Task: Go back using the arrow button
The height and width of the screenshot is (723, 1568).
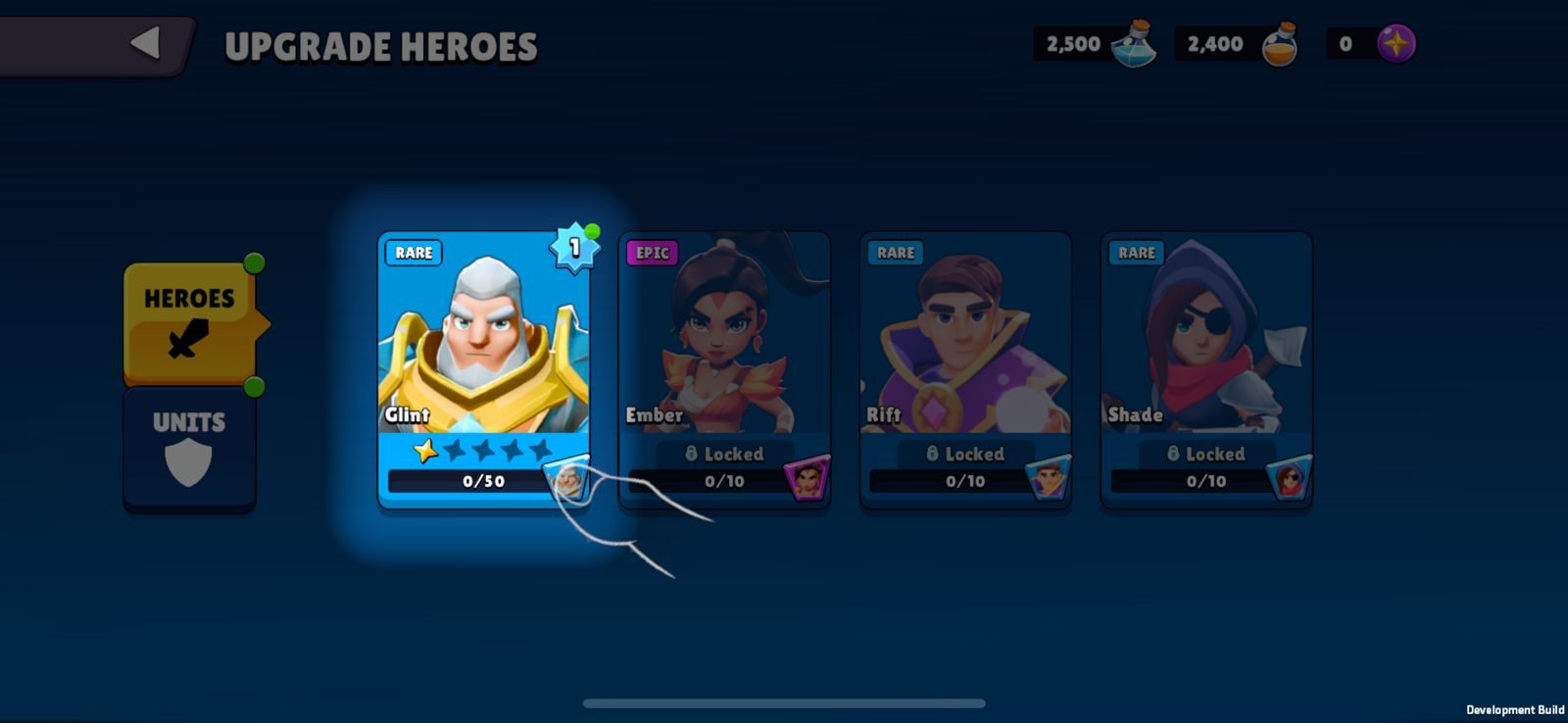Action: point(145,43)
